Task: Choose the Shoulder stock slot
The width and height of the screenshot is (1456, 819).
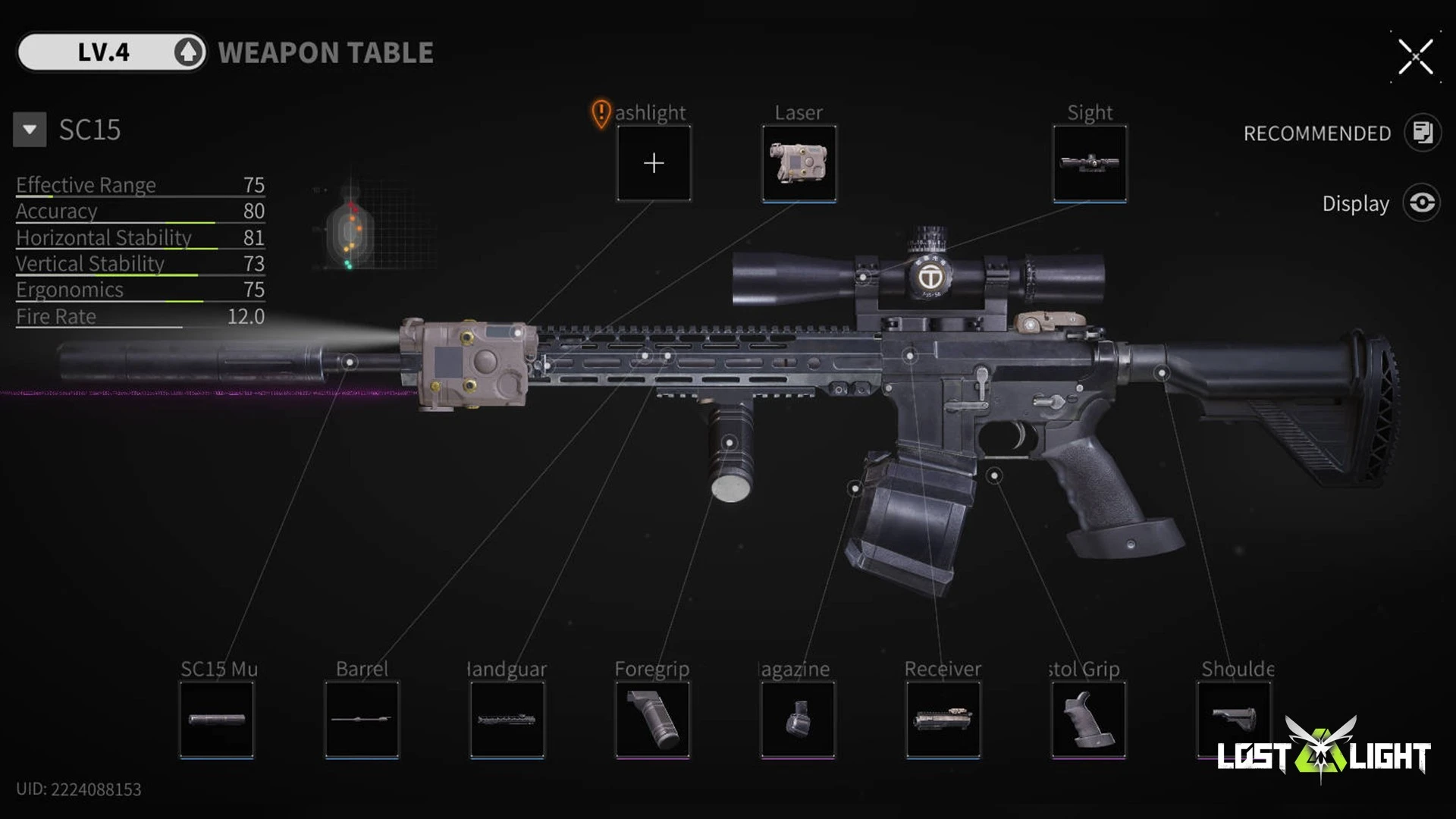Action: (1233, 717)
